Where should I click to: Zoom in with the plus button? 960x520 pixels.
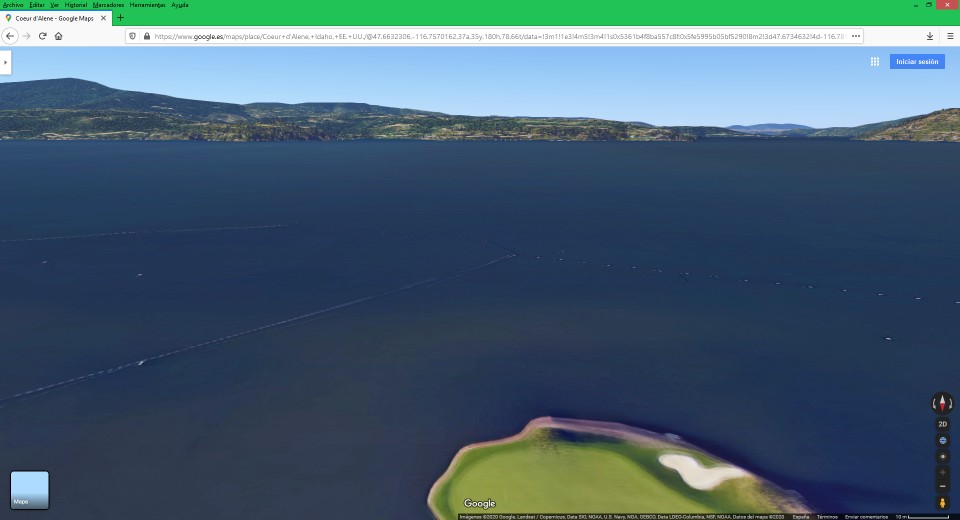click(942, 471)
